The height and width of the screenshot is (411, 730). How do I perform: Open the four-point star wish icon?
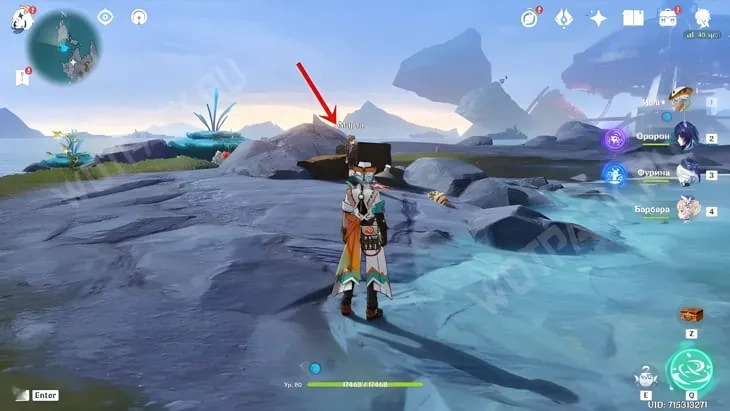[x=598, y=18]
